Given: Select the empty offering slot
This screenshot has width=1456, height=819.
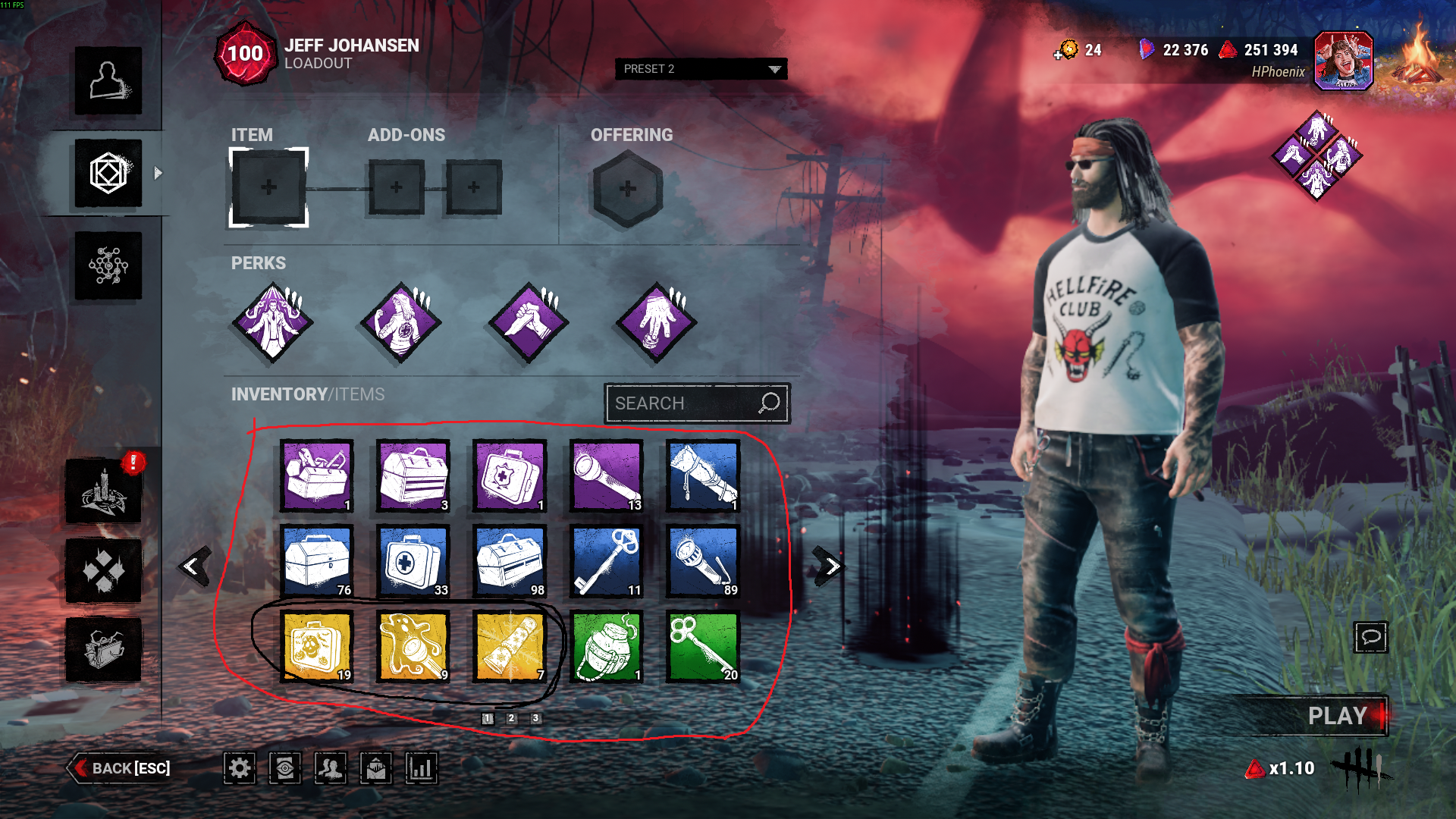Looking at the screenshot, I should [627, 188].
